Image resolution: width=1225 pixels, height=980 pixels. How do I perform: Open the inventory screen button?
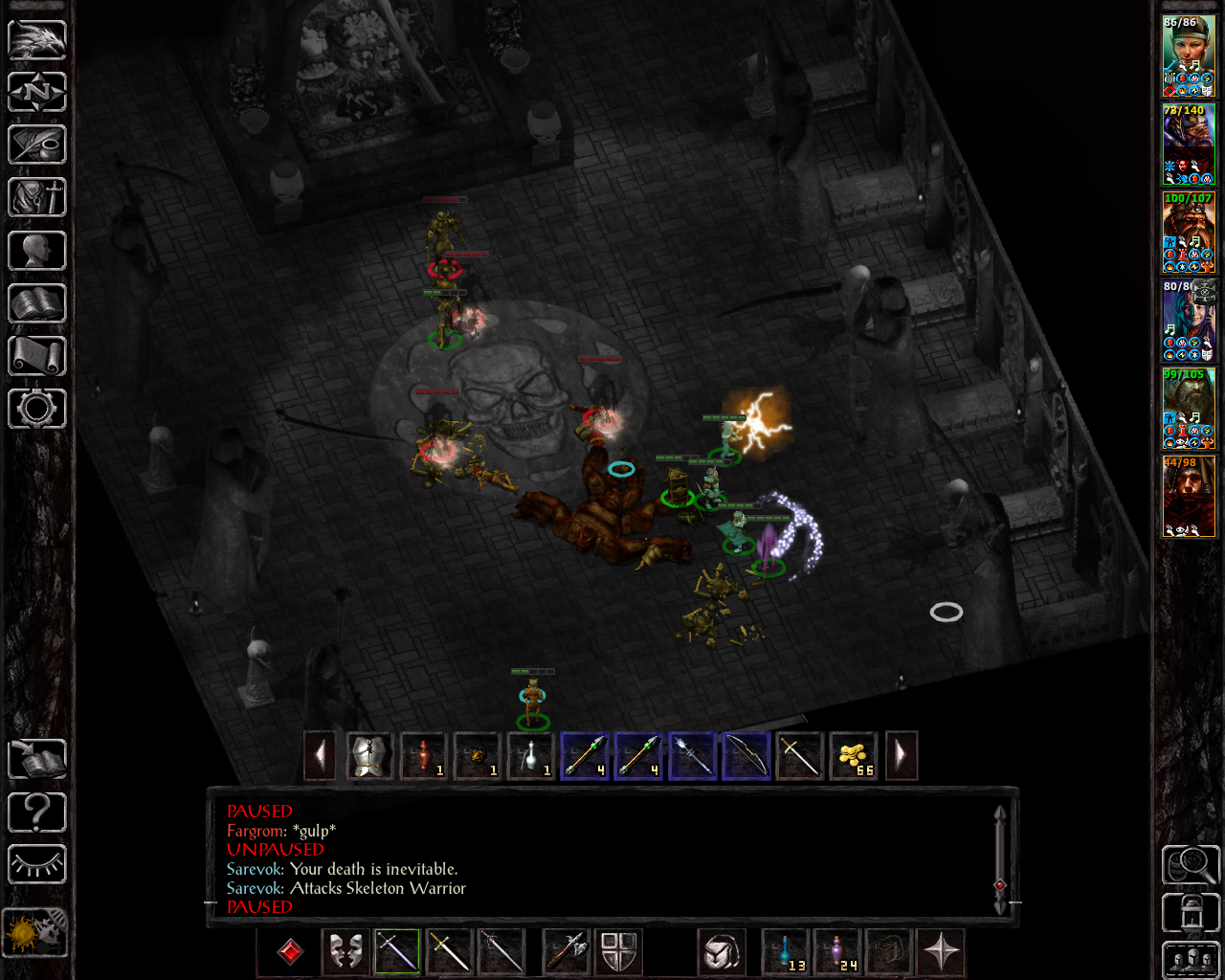pos(37,198)
